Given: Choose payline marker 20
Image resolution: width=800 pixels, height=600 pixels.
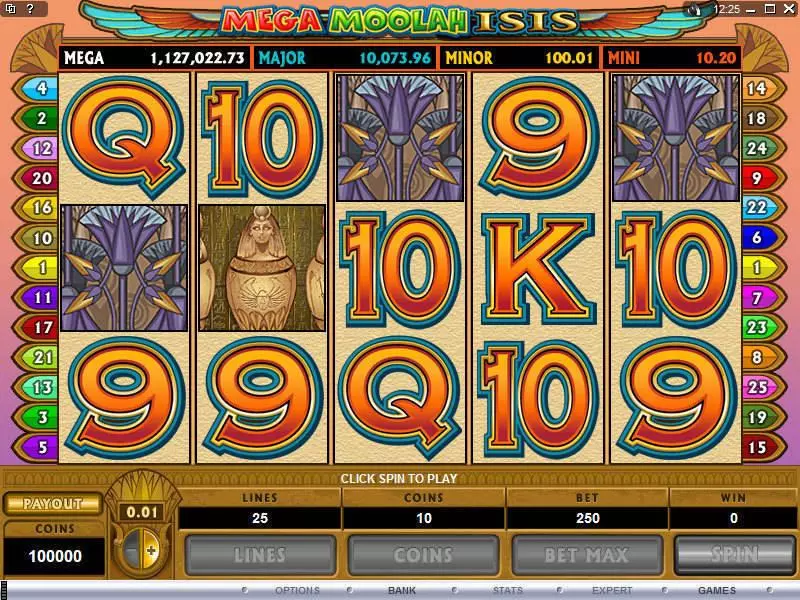Looking at the screenshot, I should (41, 179).
